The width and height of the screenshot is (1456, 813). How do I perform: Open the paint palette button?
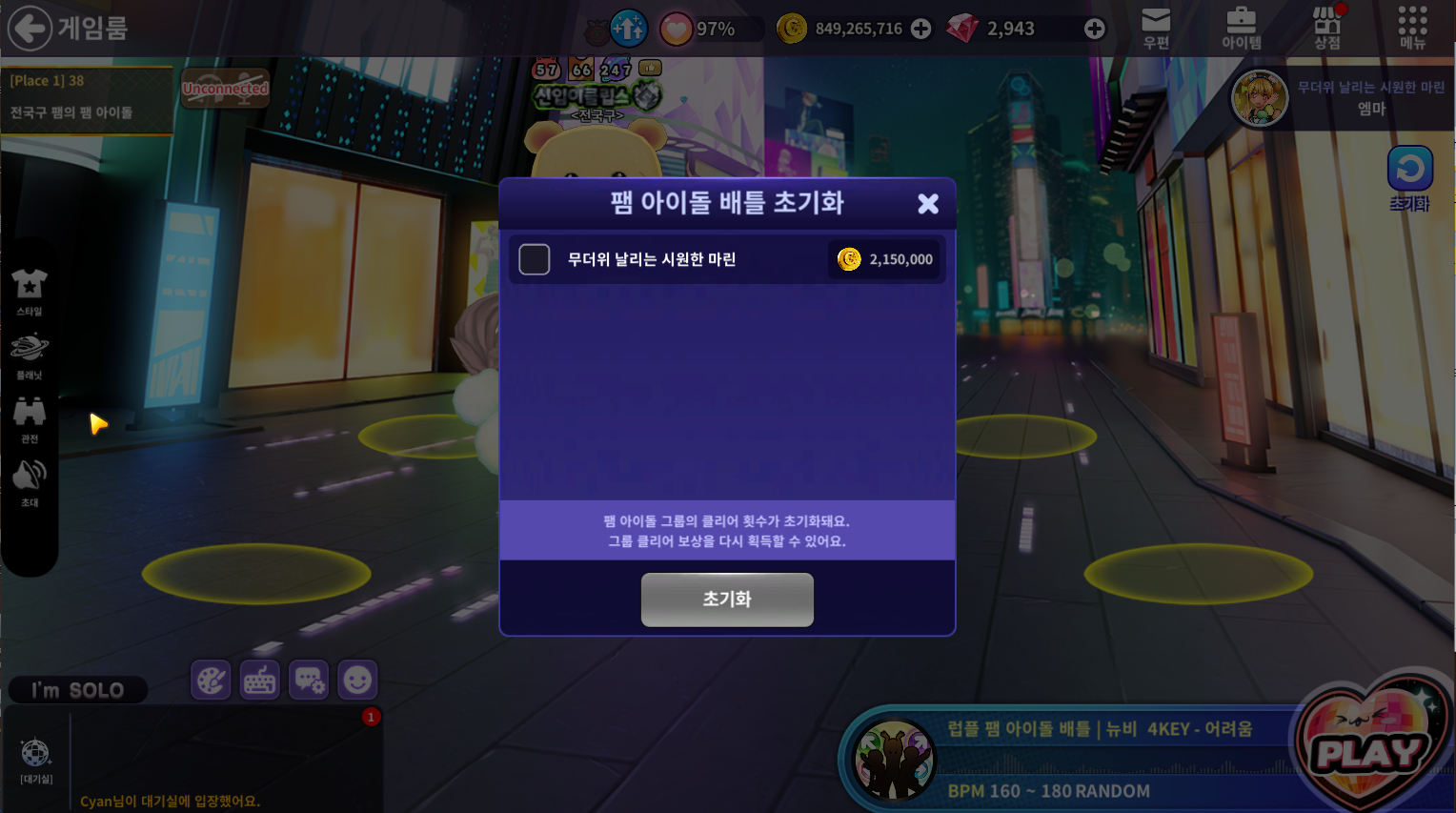[211, 681]
